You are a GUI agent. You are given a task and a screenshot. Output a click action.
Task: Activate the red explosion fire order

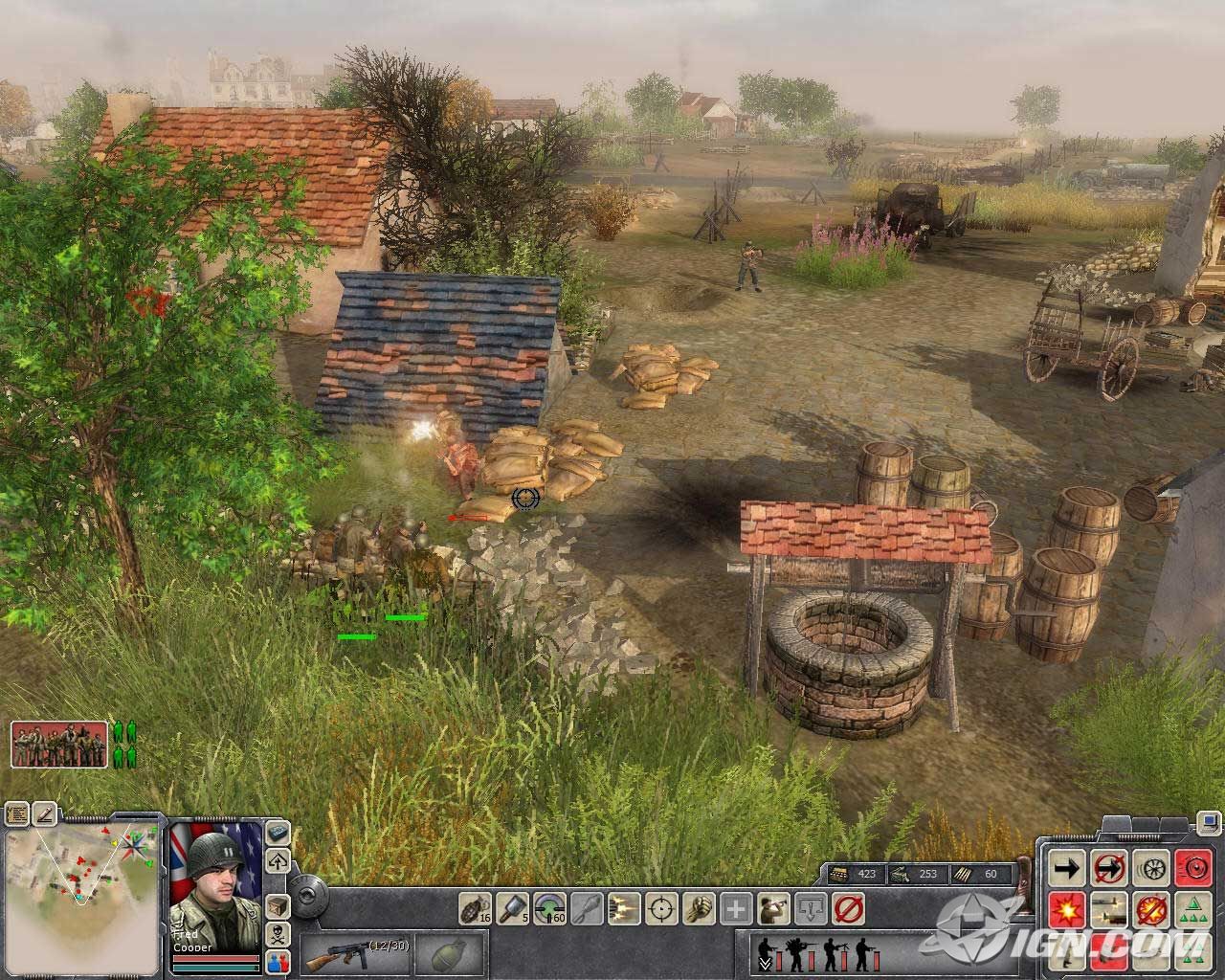point(1067,909)
